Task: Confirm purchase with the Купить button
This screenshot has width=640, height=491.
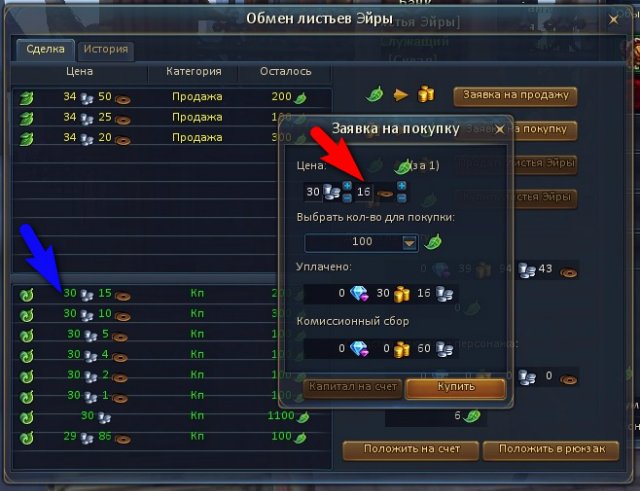Action: tap(455, 387)
